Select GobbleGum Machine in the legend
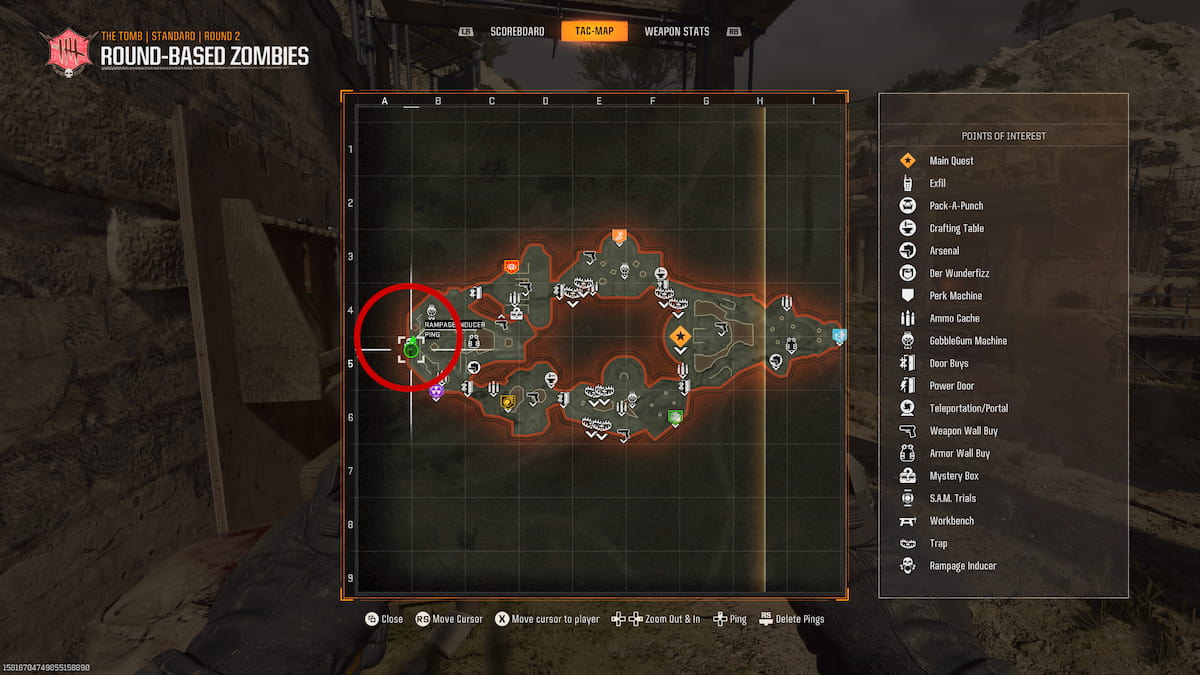 tap(967, 341)
